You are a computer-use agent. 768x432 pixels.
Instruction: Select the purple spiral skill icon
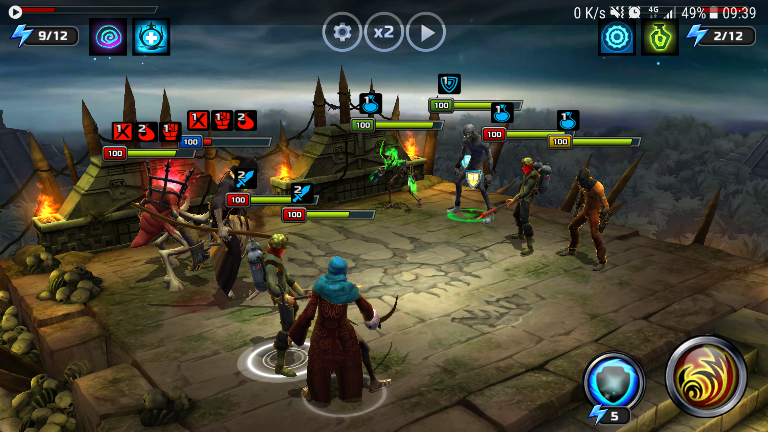(x=108, y=37)
